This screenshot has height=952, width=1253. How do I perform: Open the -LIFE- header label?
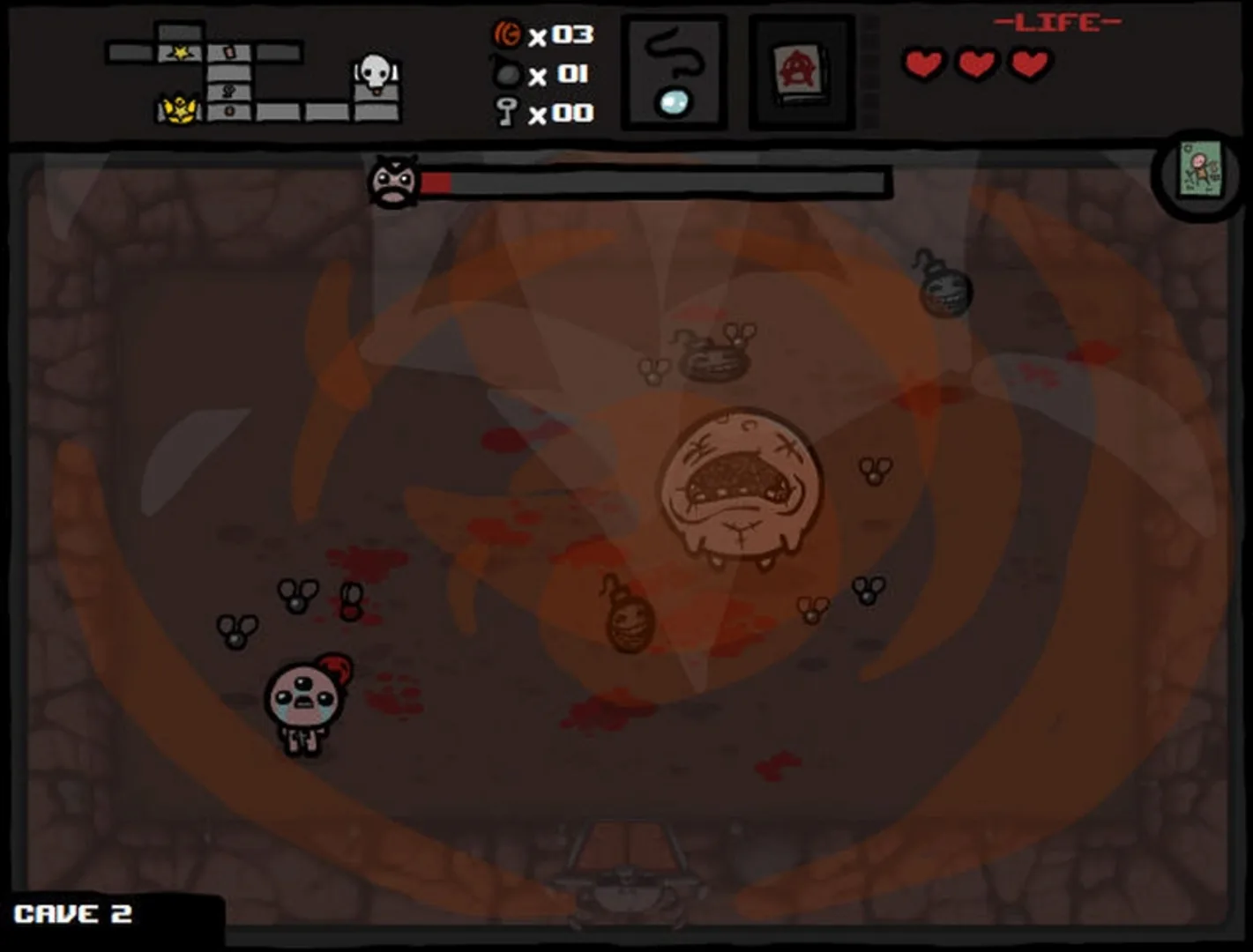1055,21
